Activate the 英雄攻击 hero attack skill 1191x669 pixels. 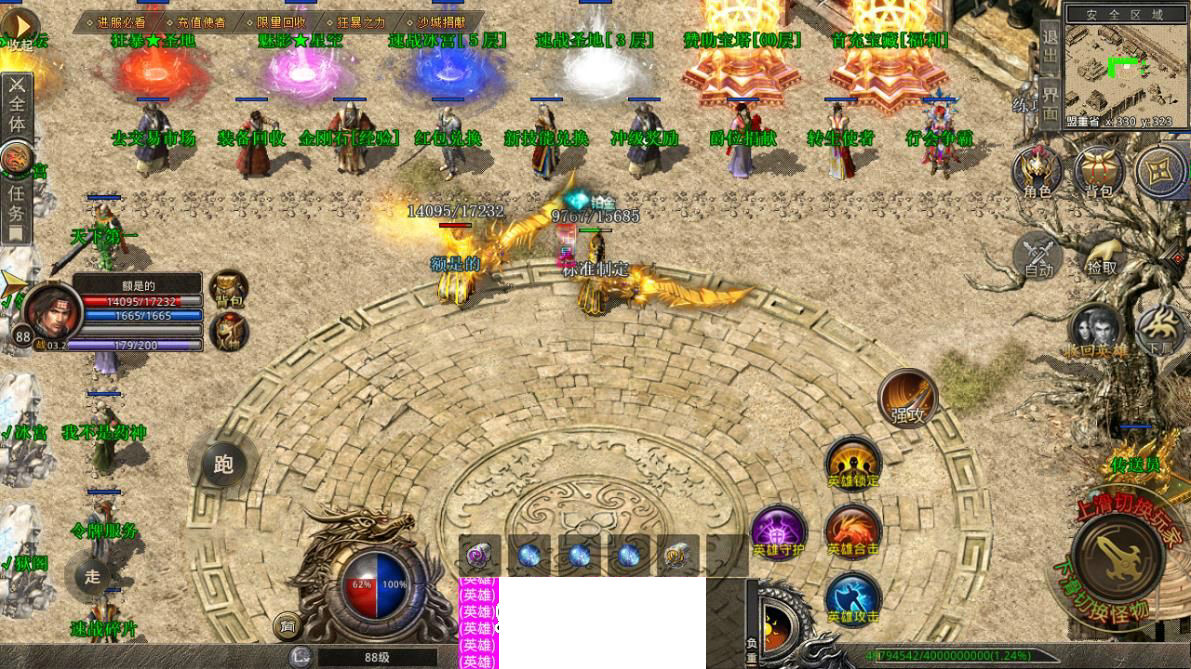[853, 598]
